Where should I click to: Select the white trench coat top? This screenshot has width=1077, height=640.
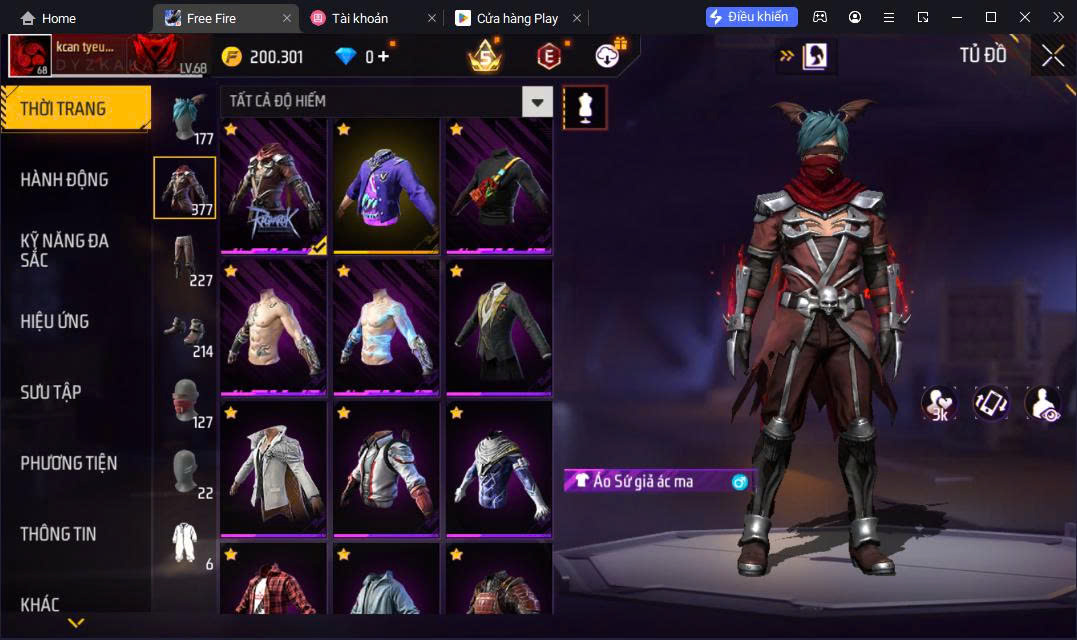tap(273, 469)
